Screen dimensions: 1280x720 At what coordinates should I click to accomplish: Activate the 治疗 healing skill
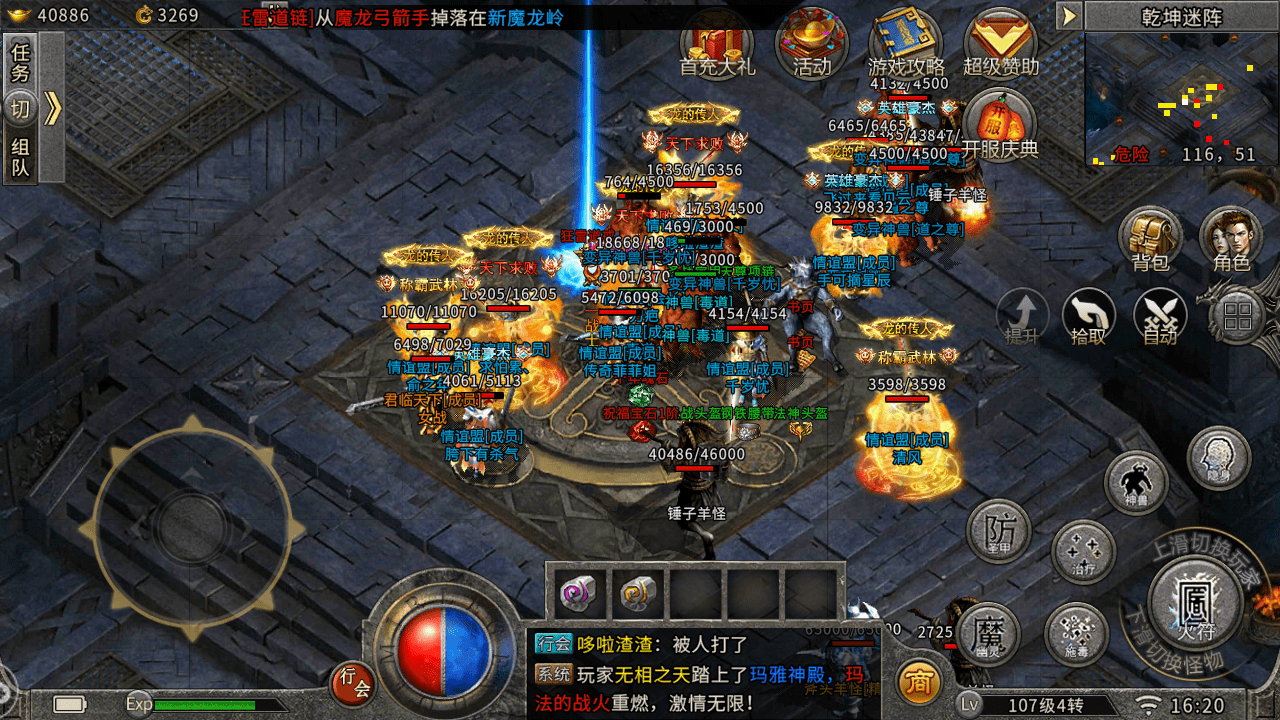click(x=1083, y=552)
